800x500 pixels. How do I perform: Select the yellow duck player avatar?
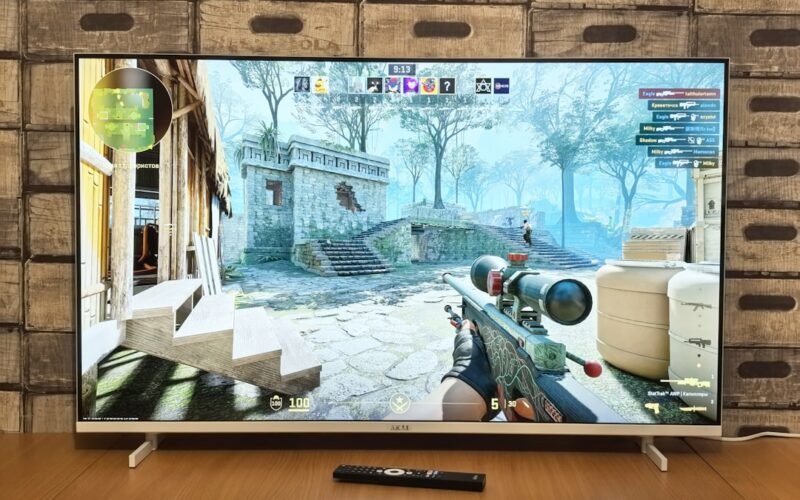[320, 85]
